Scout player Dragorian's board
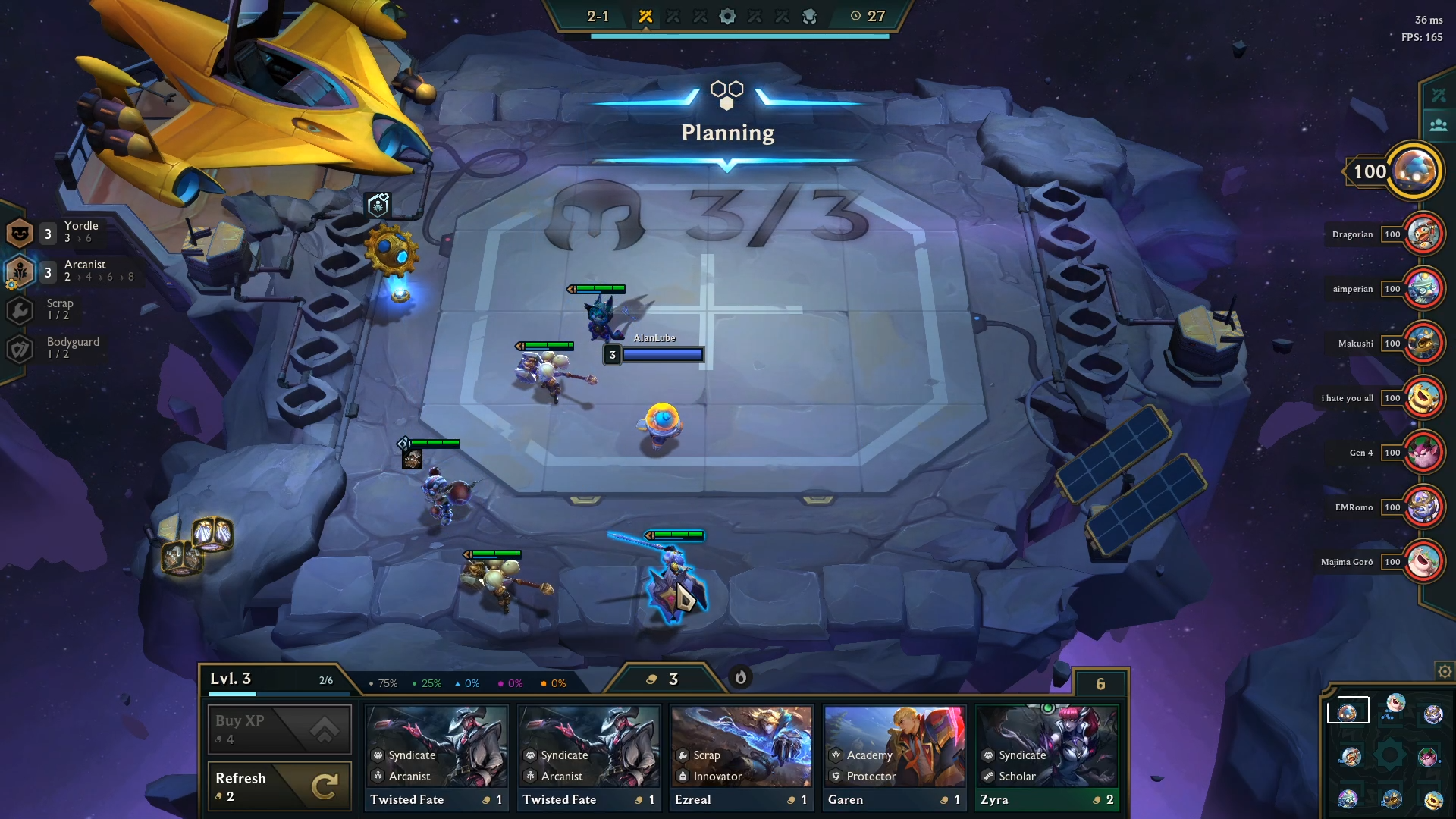 coord(1423,234)
